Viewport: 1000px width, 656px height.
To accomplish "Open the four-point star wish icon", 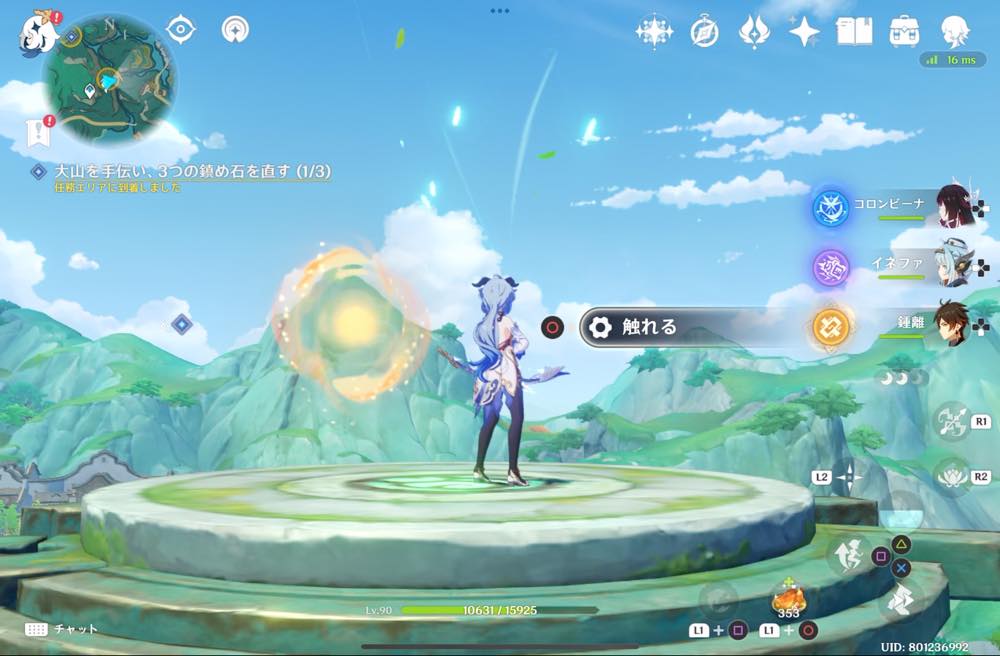I will click(x=803, y=32).
